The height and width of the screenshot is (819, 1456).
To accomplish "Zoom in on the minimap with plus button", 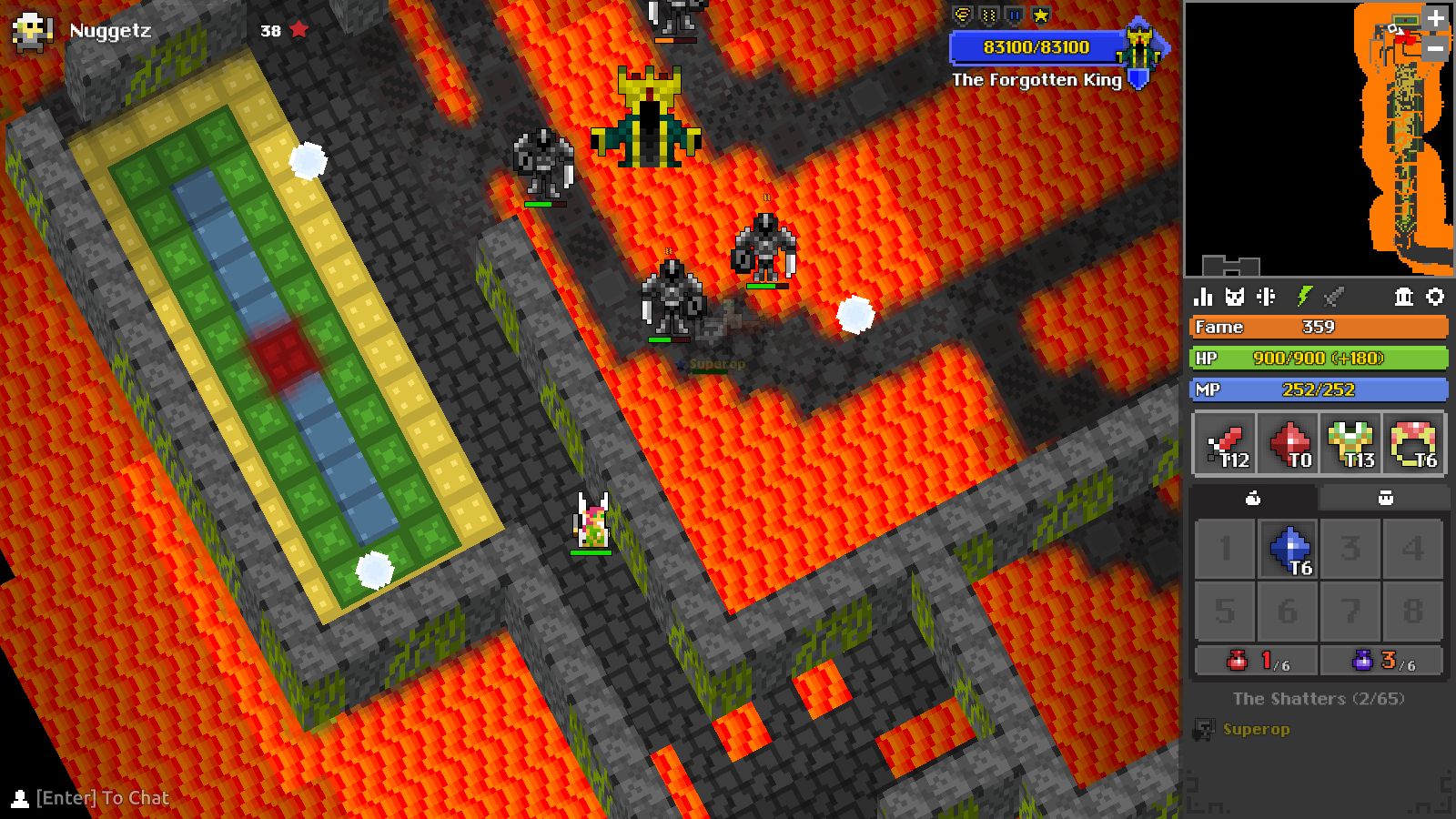I will [1434, 16].
